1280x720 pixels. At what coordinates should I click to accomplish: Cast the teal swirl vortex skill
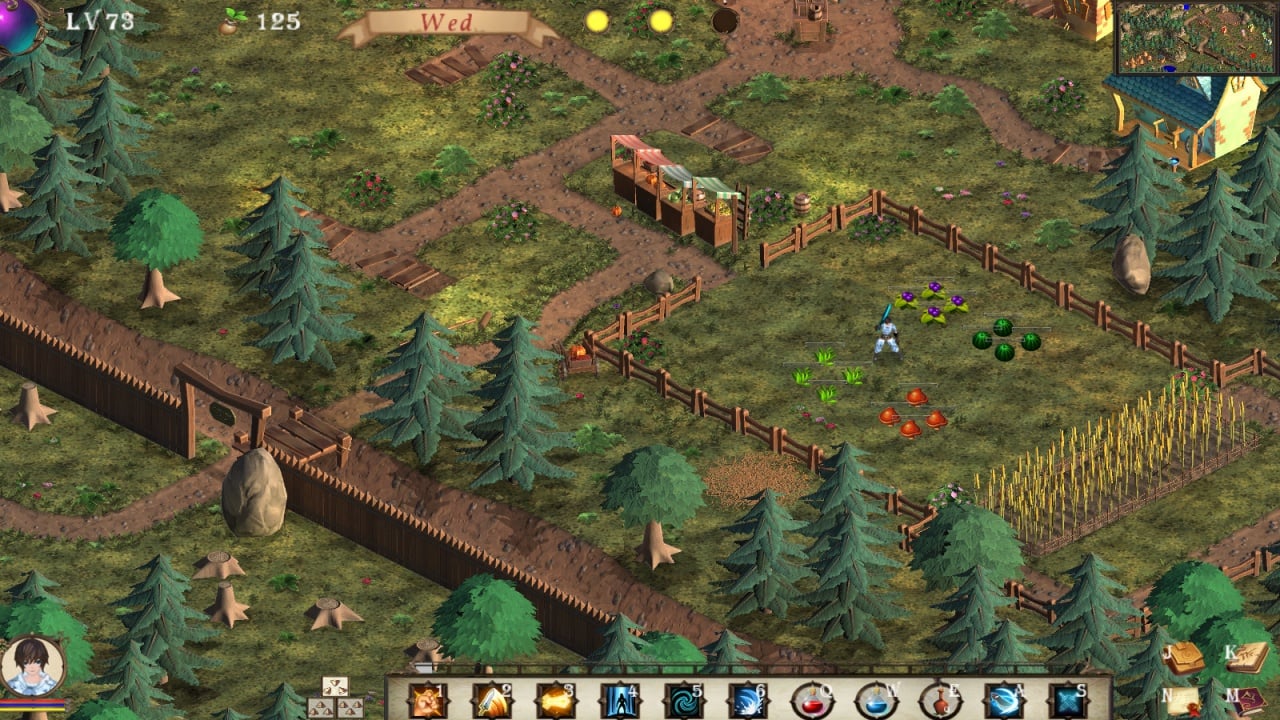683,701
